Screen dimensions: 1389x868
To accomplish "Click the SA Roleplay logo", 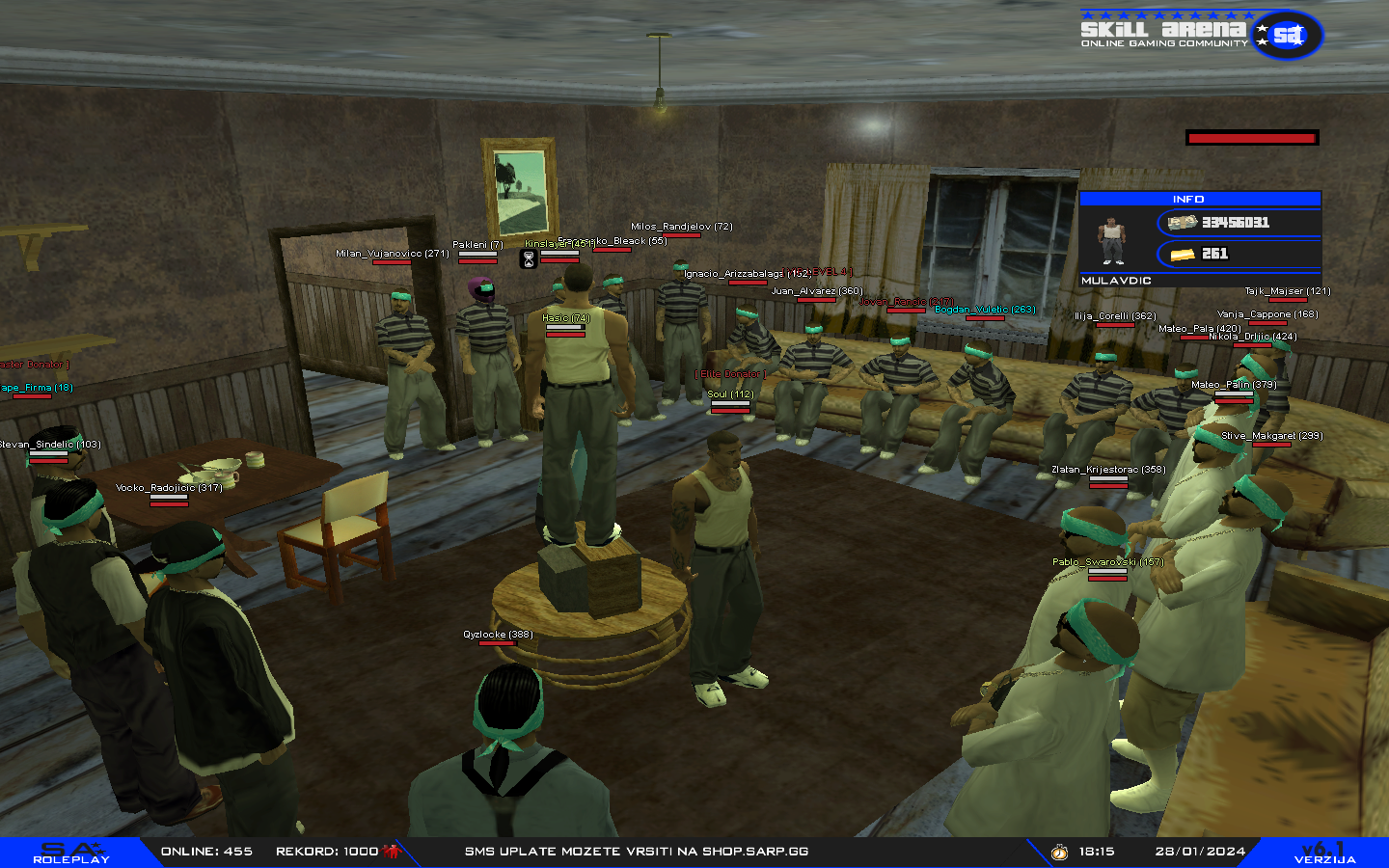I will pyautogui.click(x=70, y=853).
